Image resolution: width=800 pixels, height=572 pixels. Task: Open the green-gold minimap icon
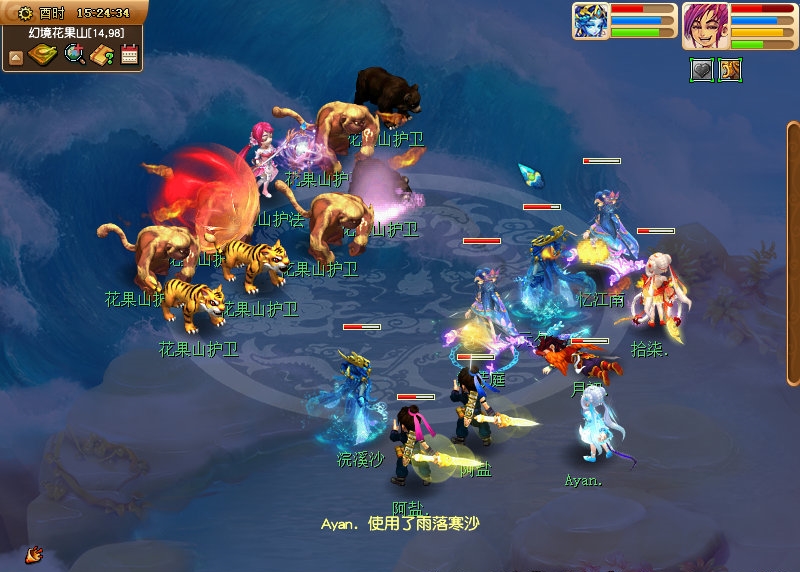[x=43, y=55]
